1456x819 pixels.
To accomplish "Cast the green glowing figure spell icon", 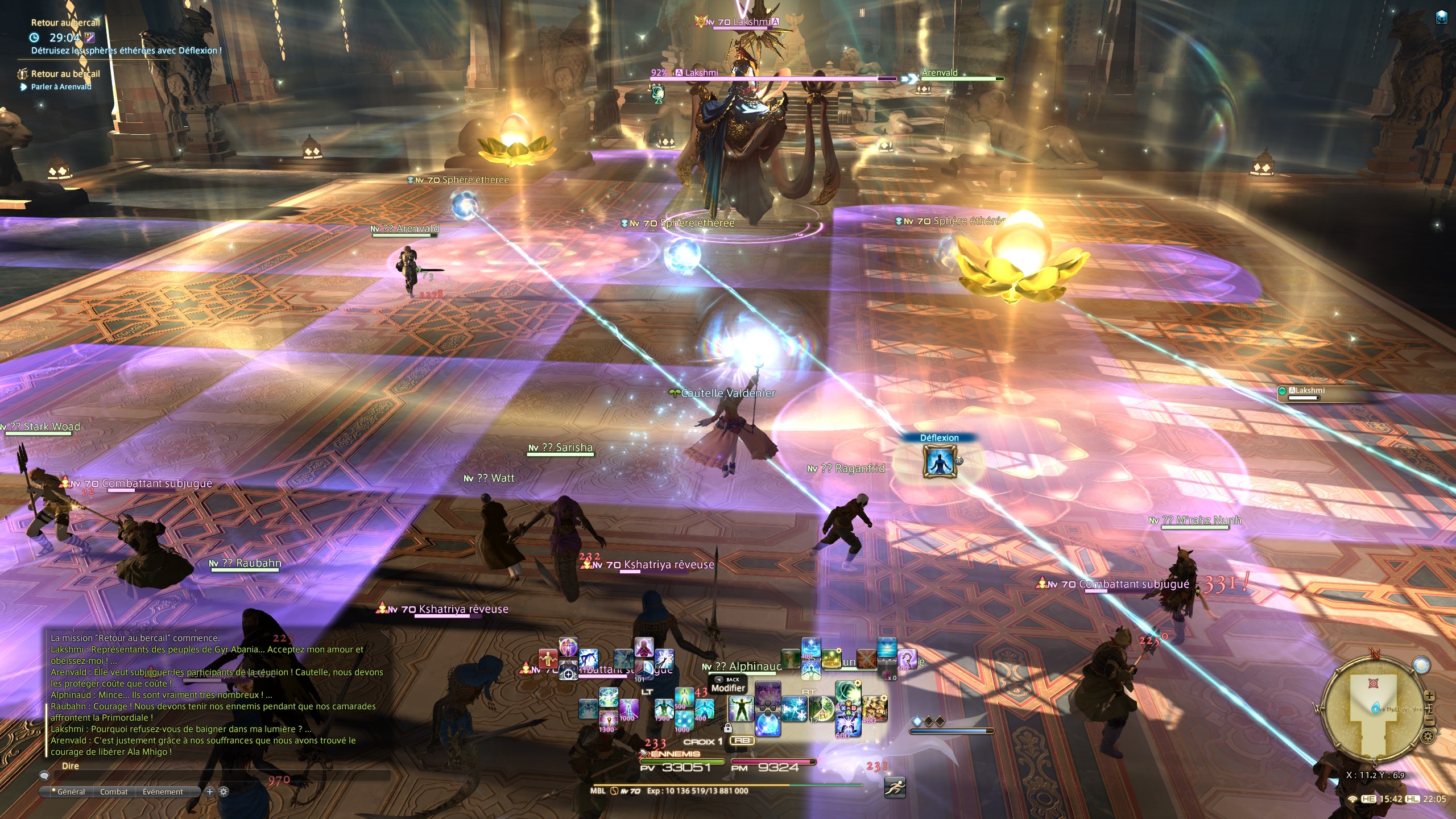I will point(741,709).
